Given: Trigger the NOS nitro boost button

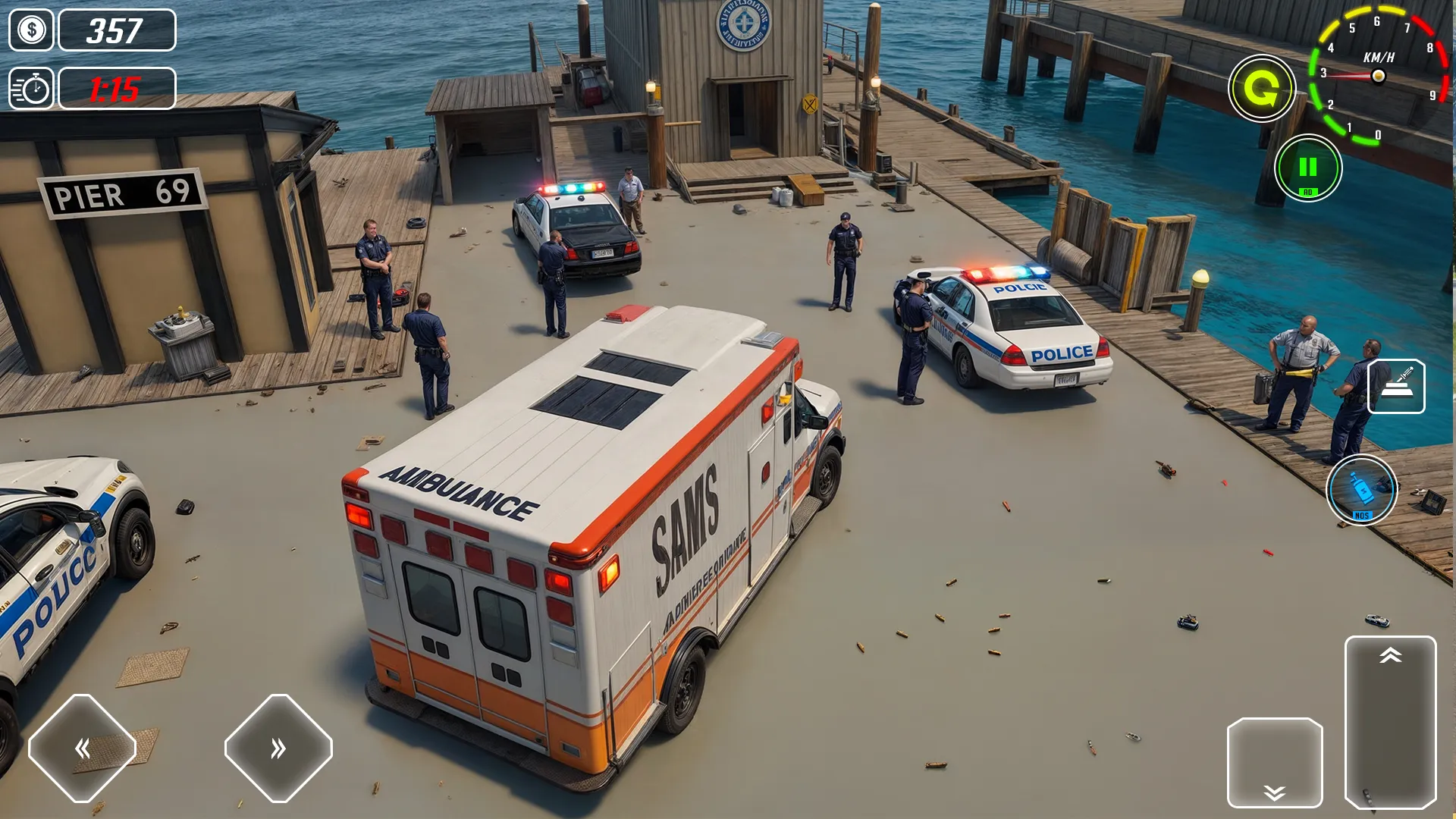Looking at the screenshot, I should pos(1363,489).
